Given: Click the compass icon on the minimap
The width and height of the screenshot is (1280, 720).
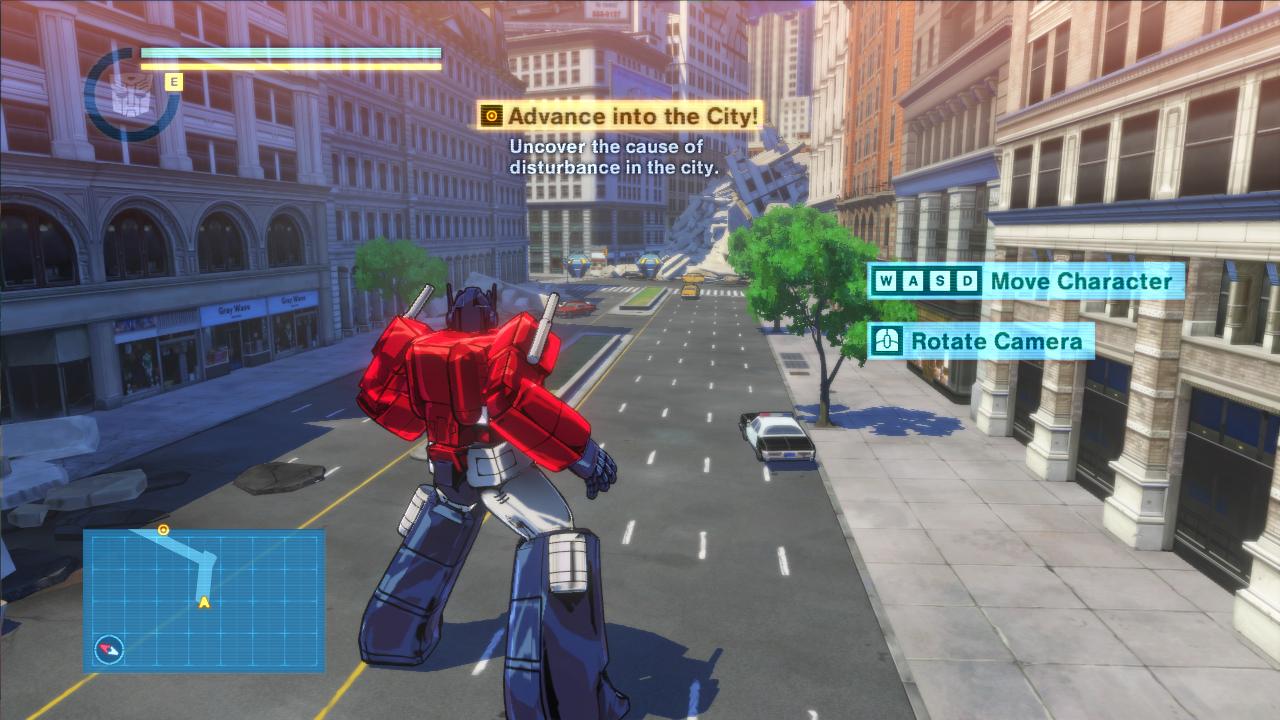Looking at the screenshot, I should (109, 650).
